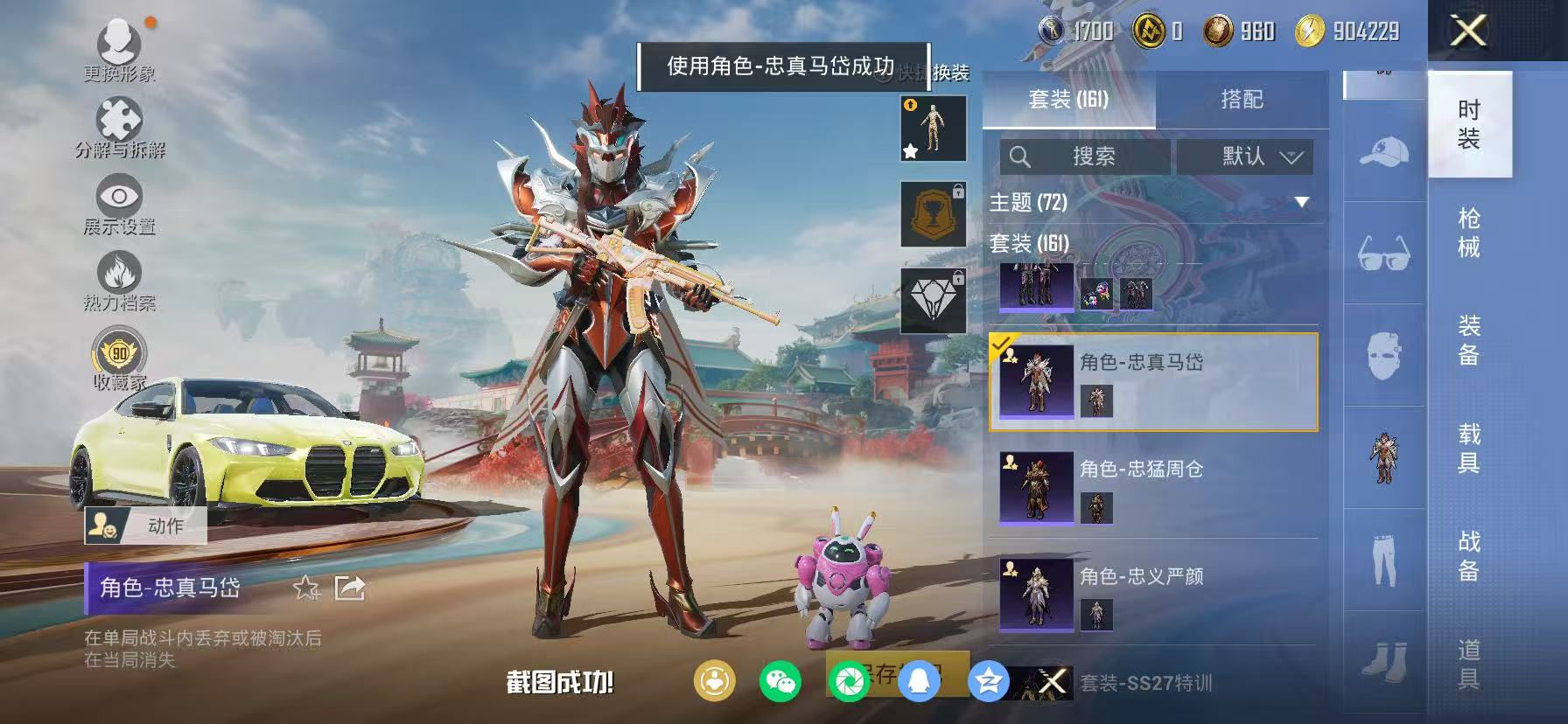The image size is (1568, 724).
Task: Switch to the 搭配 tab
Action: 1242,100
